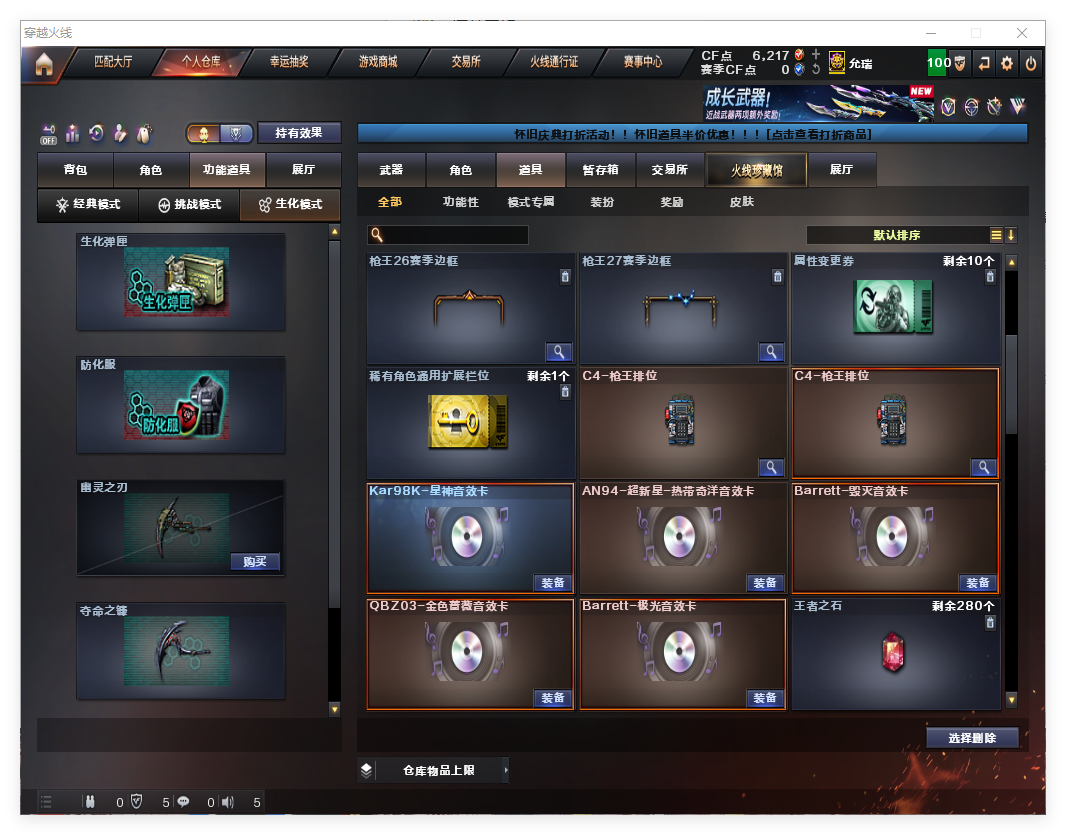Switch to the 武器 tab
The height and width of the screenshot is (835, 1066).
[x=391, y=170]
